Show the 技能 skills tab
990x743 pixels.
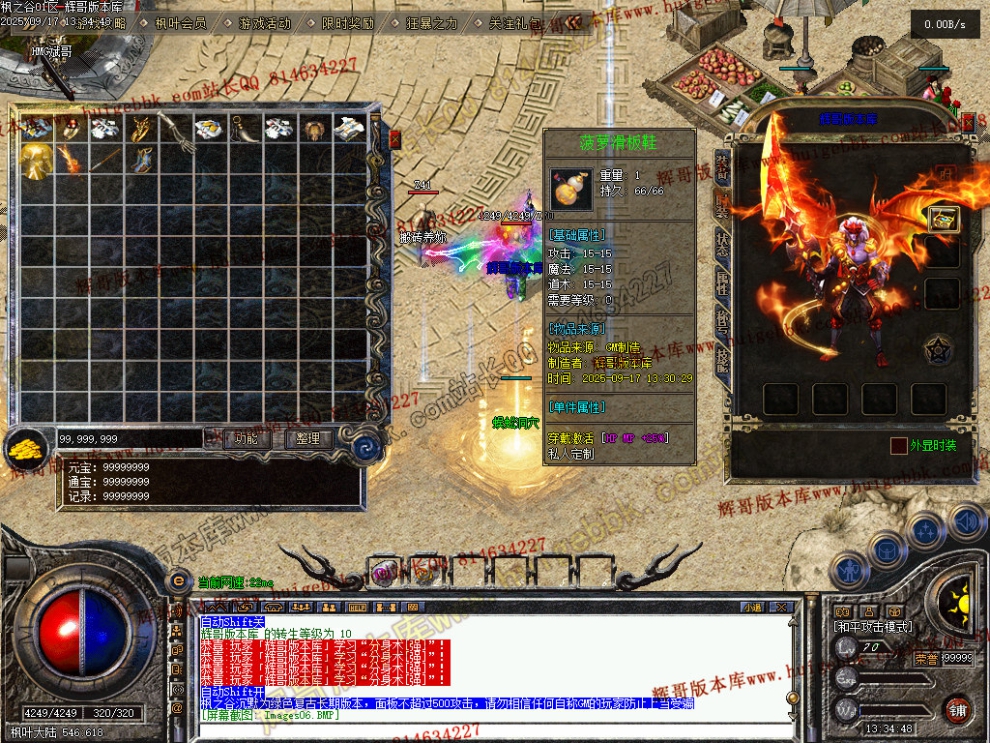click(722, 357)
